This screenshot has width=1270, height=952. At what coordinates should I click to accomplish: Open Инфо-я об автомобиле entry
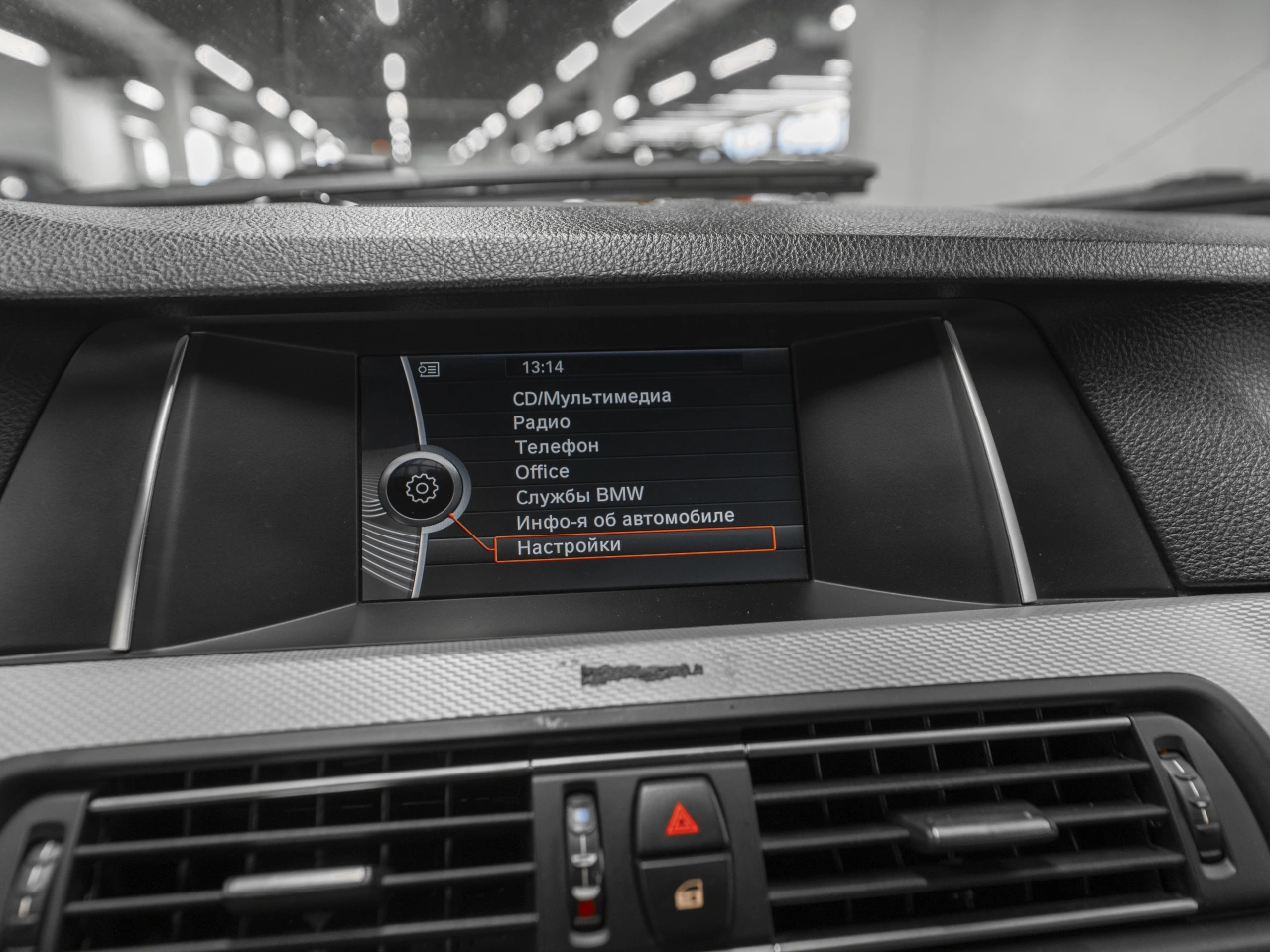[625, 518]
